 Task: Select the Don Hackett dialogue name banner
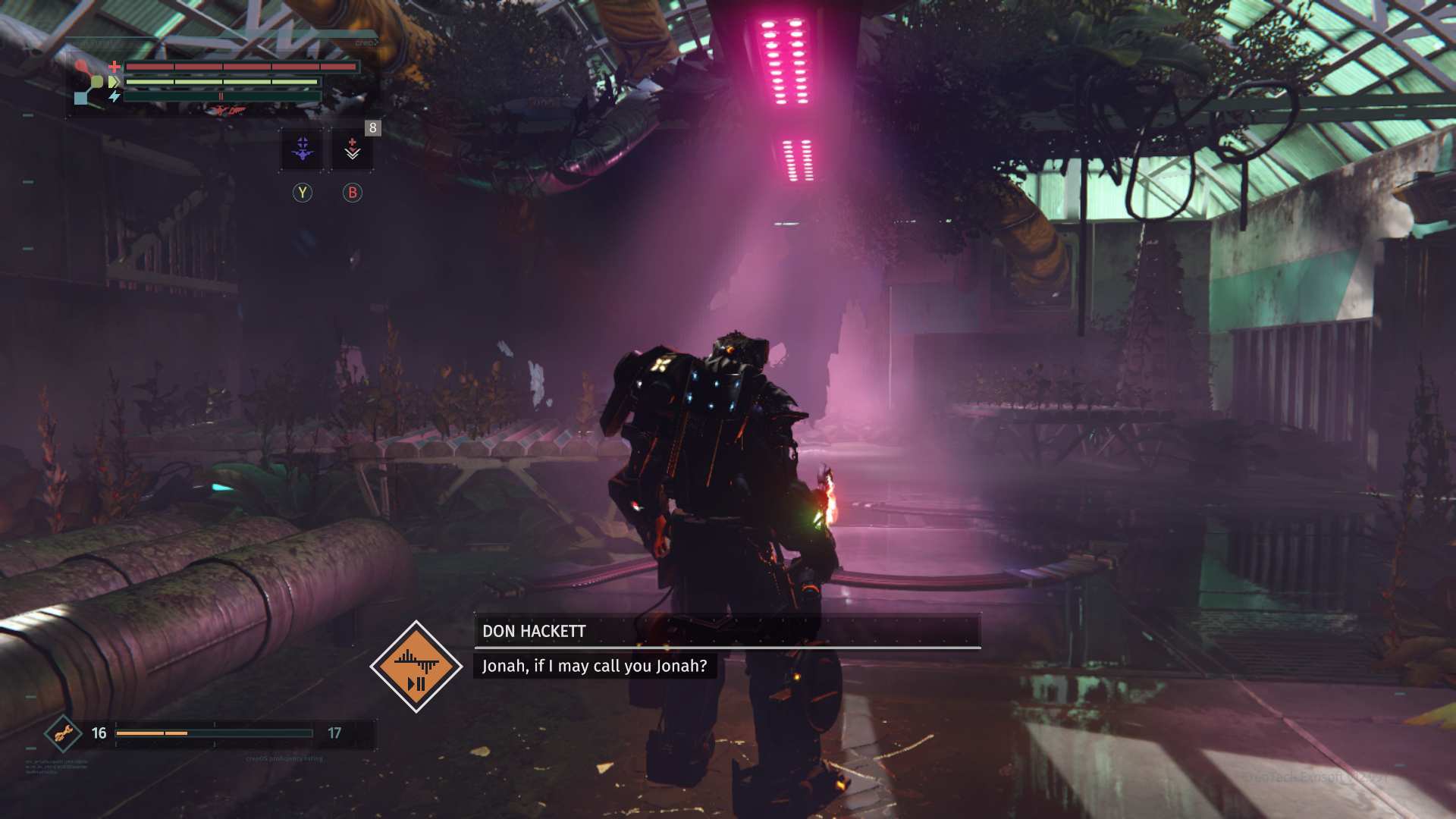click(533, 630)
